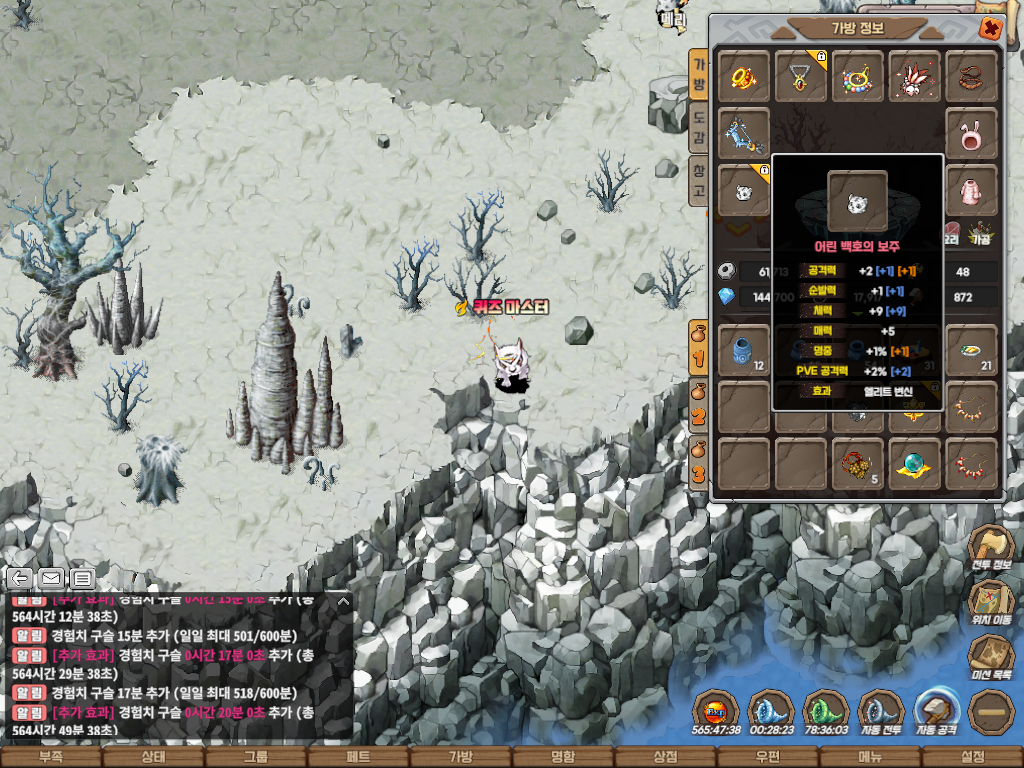
Task: Click the mail envelope chat button
Action: (x=51, y=578)
